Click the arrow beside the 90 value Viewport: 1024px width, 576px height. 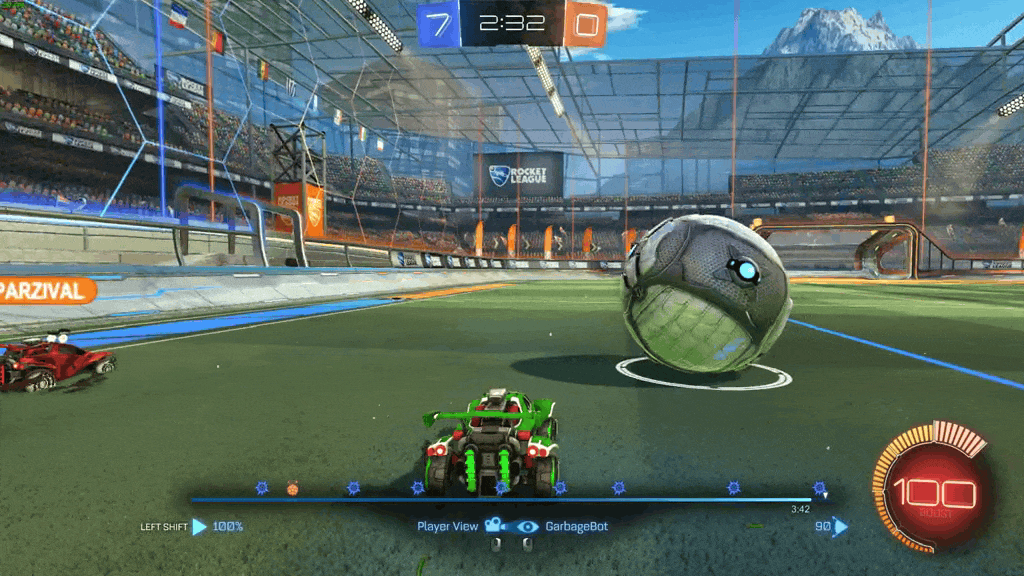tap(840, 526)
